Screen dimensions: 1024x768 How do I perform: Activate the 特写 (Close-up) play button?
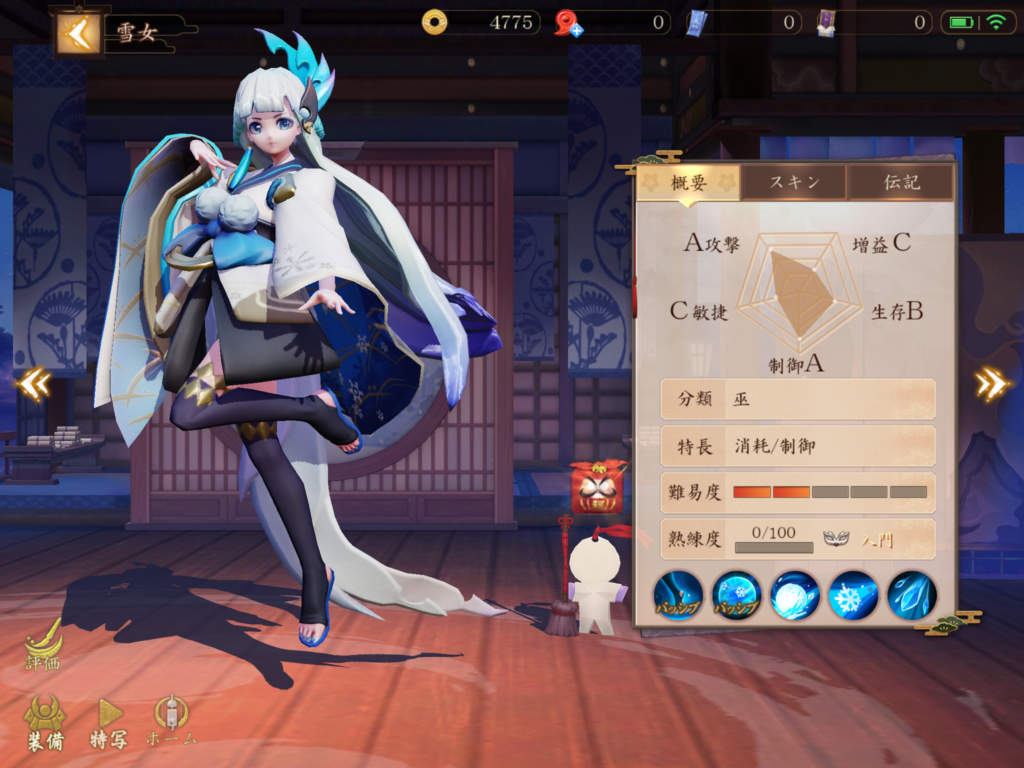point(108,722)
